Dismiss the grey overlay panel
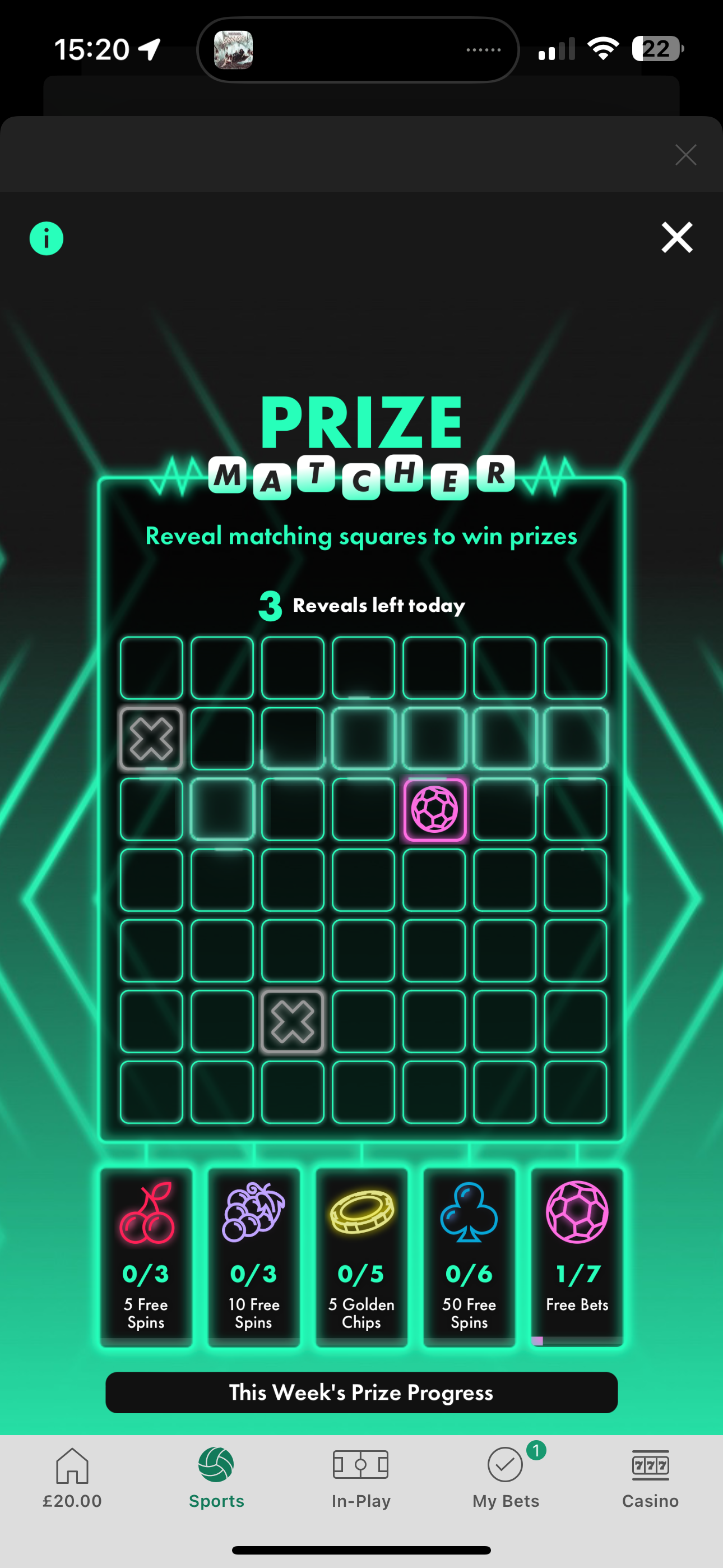The width and height of the screenshot is (723, 1568). coord(685,155)
